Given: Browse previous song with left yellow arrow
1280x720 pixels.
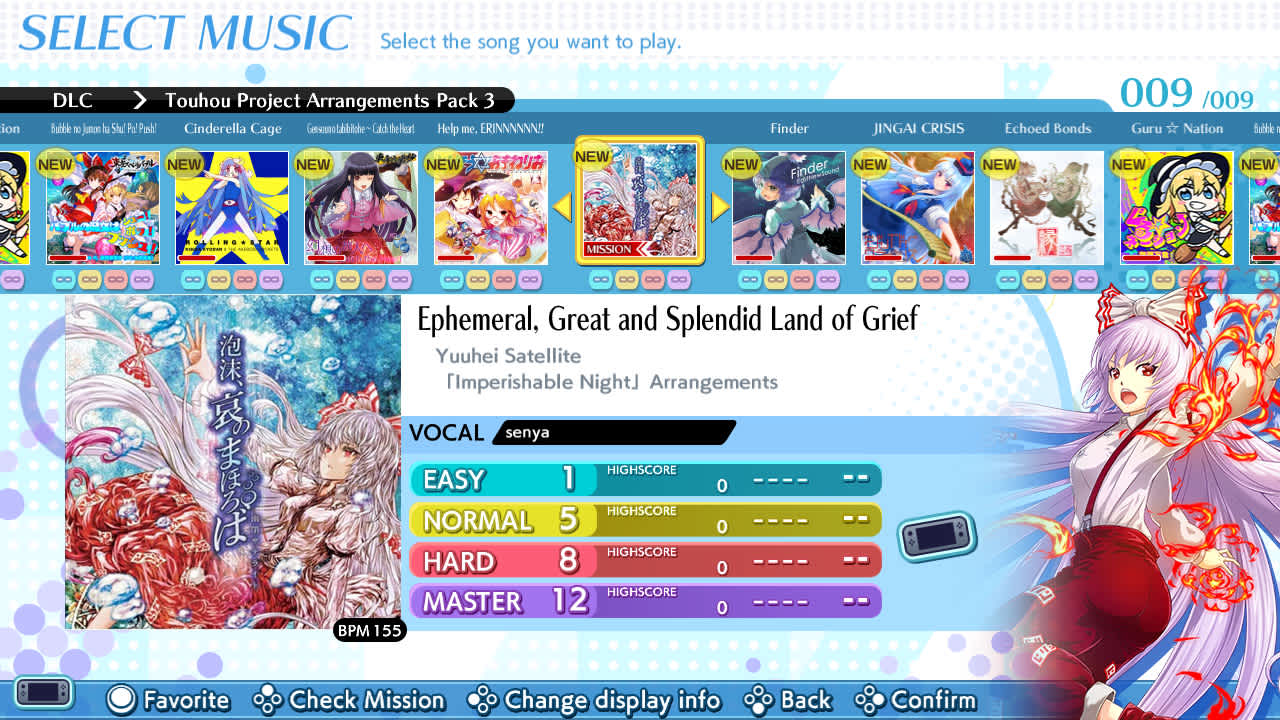Looking at the screenshot, I should pos(563,207).
